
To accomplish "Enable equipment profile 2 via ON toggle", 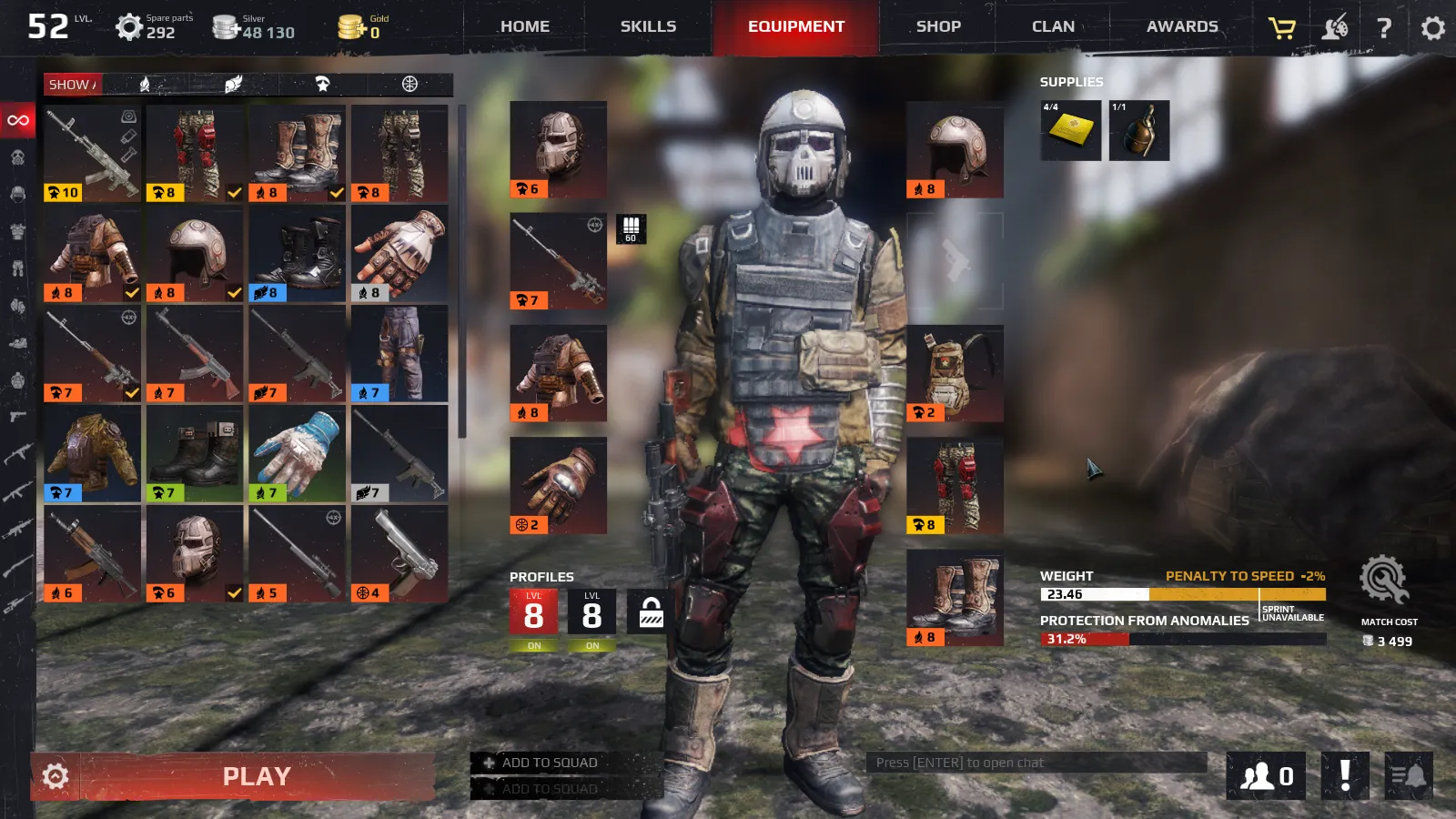I will click(x=591, y=644).
